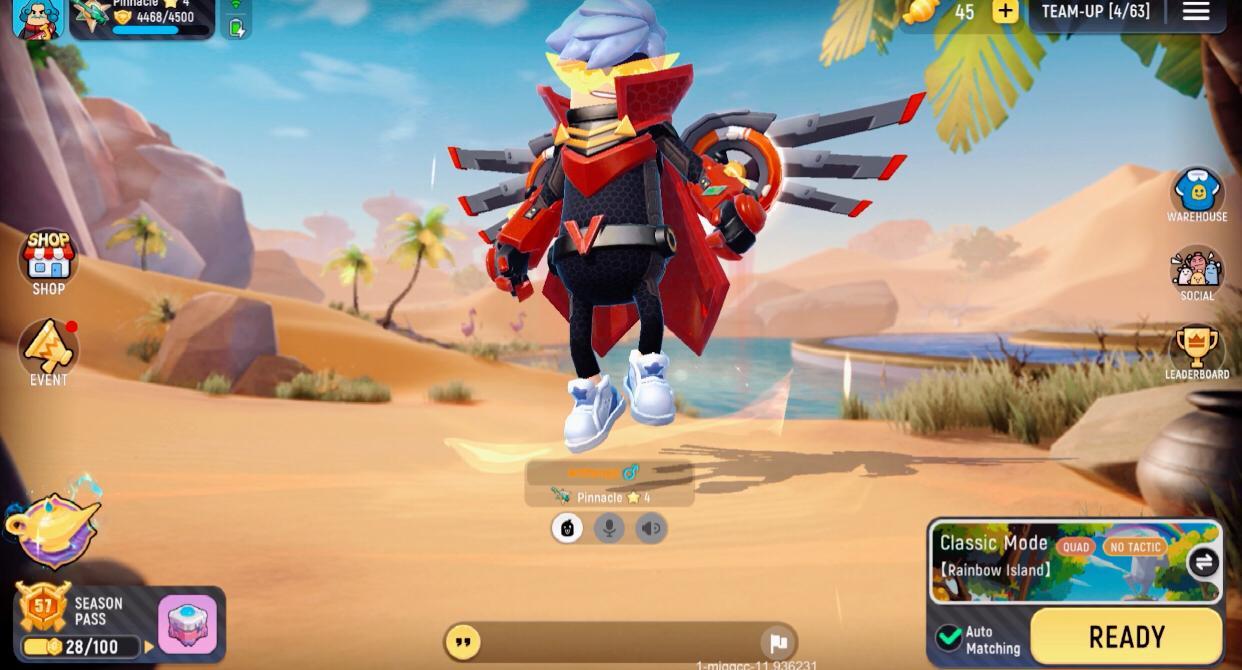Open the hamburger menu

(x=1196, y=12)
